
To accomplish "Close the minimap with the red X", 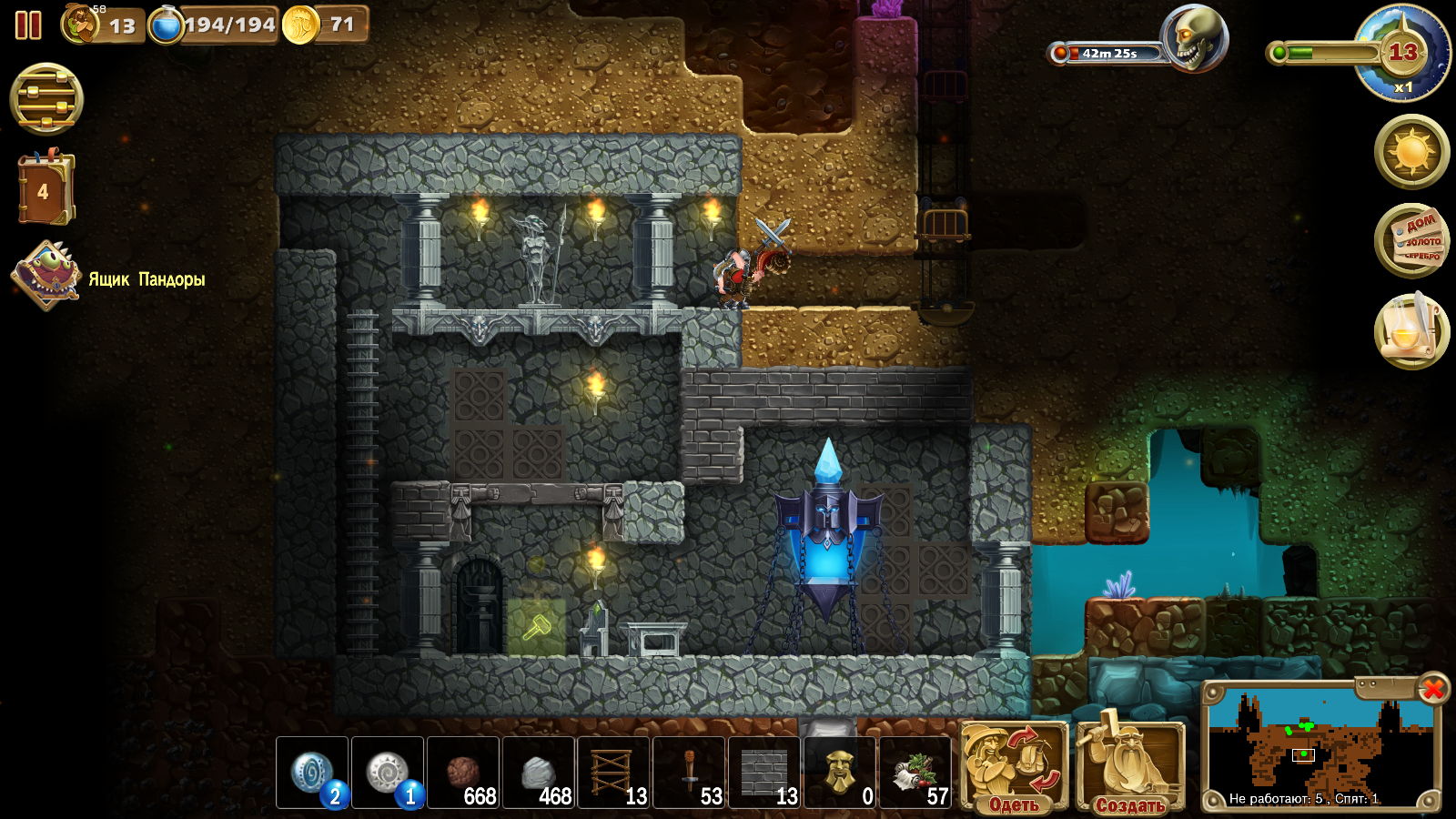I will [x=1433, y=689].
